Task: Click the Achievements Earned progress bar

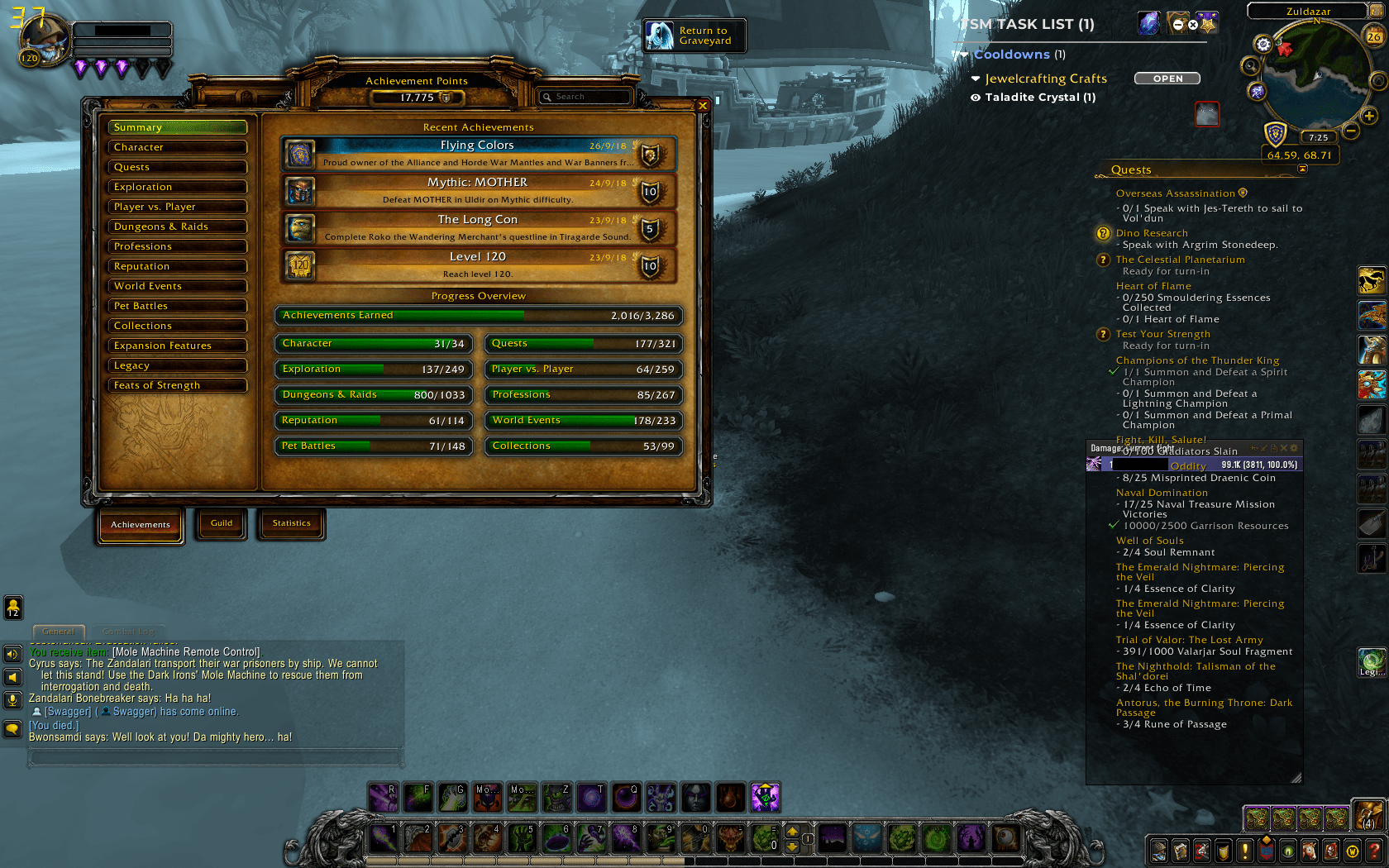Action: 478,315
